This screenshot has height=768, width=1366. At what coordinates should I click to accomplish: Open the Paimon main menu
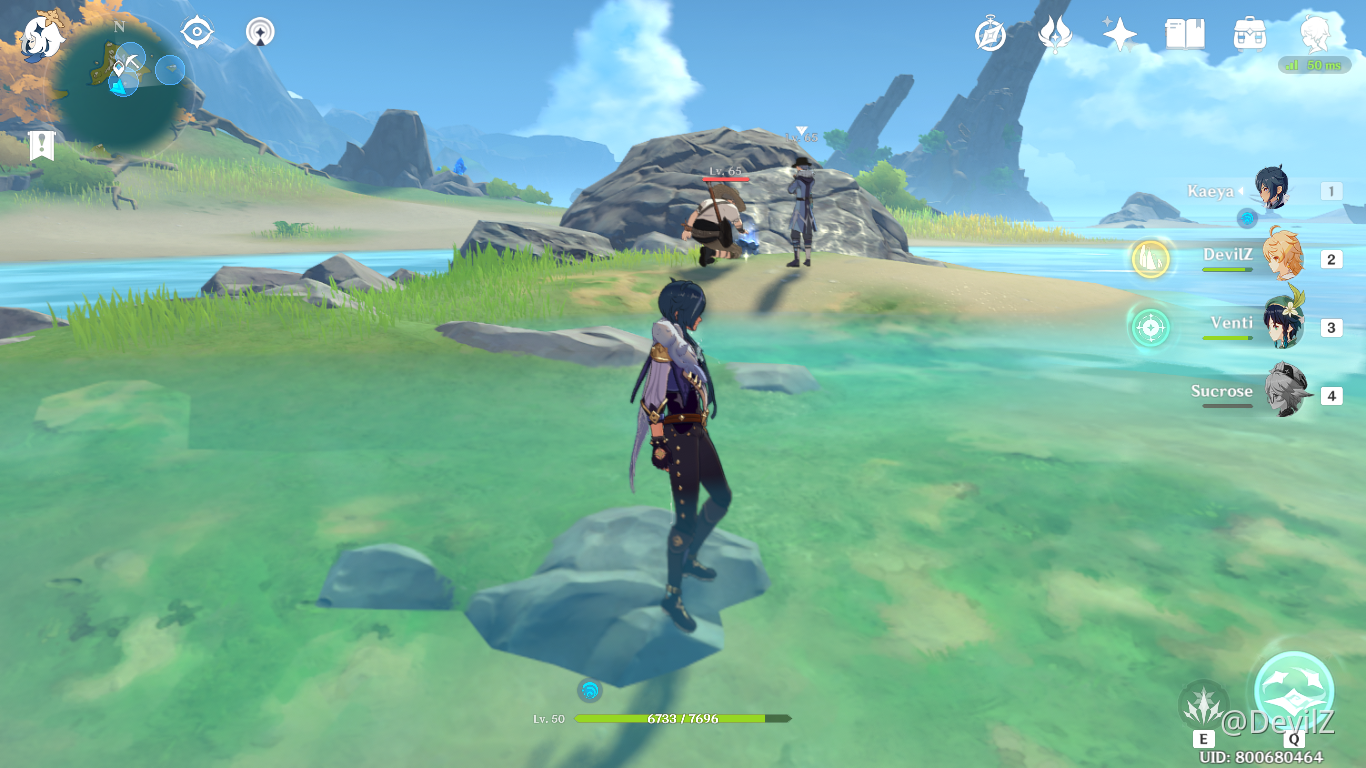coord(42,36)
